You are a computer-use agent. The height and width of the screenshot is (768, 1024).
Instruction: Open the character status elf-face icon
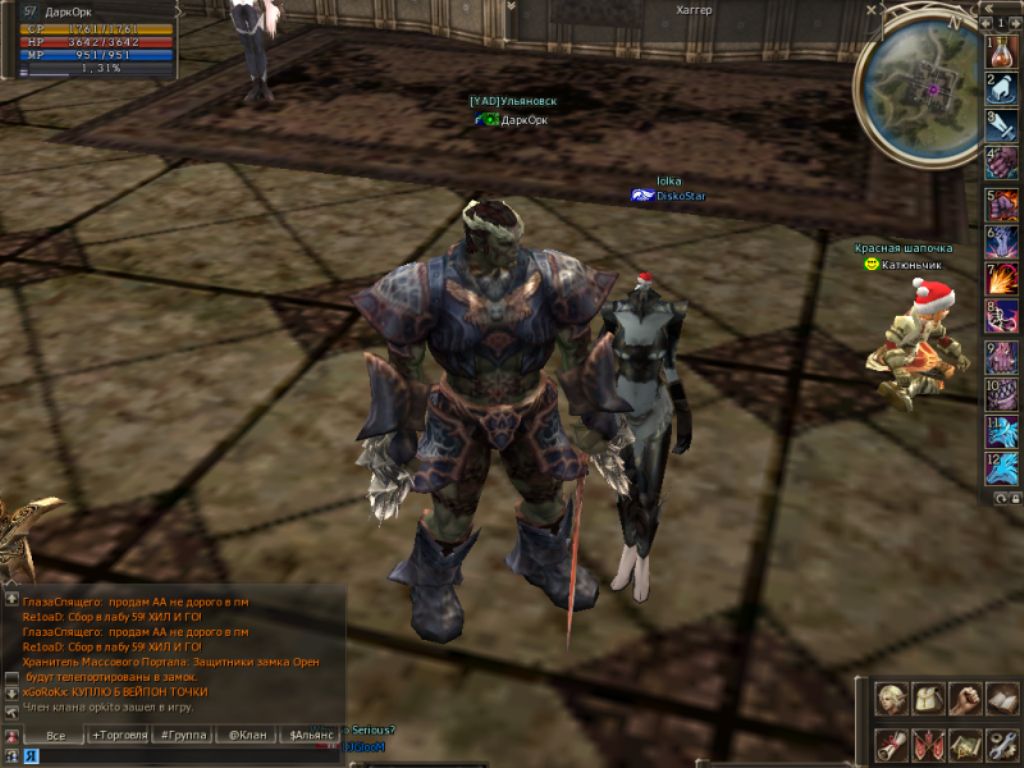click(x=892, y=698)
